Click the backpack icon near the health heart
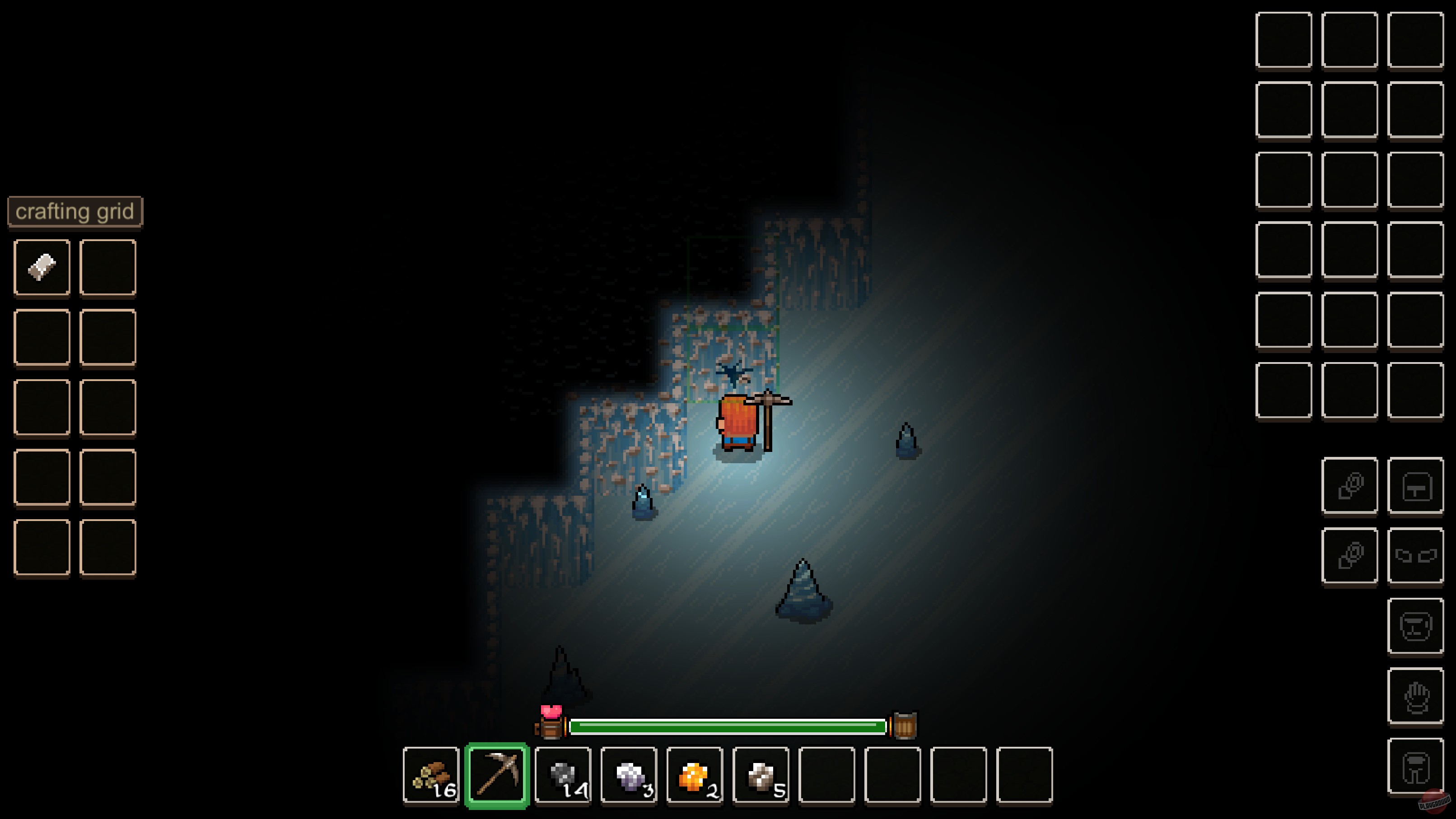 (x=550, y=725)
